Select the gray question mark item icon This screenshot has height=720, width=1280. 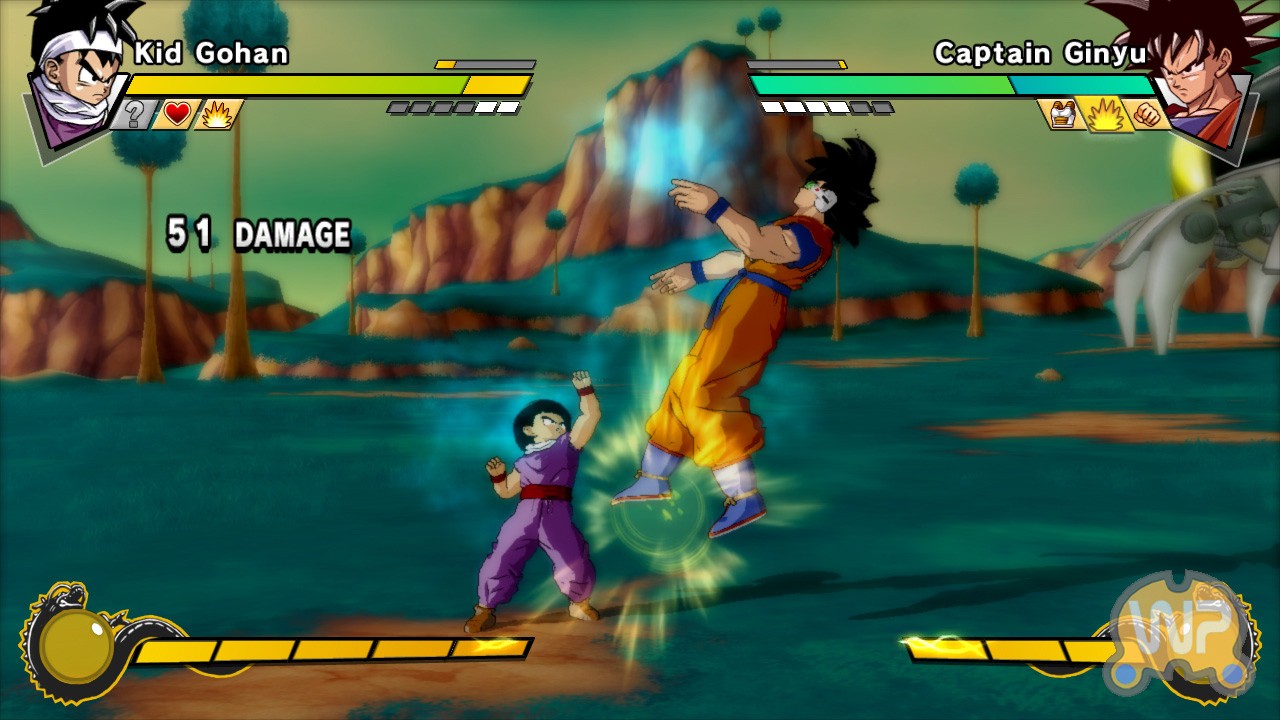pos(133,115)
